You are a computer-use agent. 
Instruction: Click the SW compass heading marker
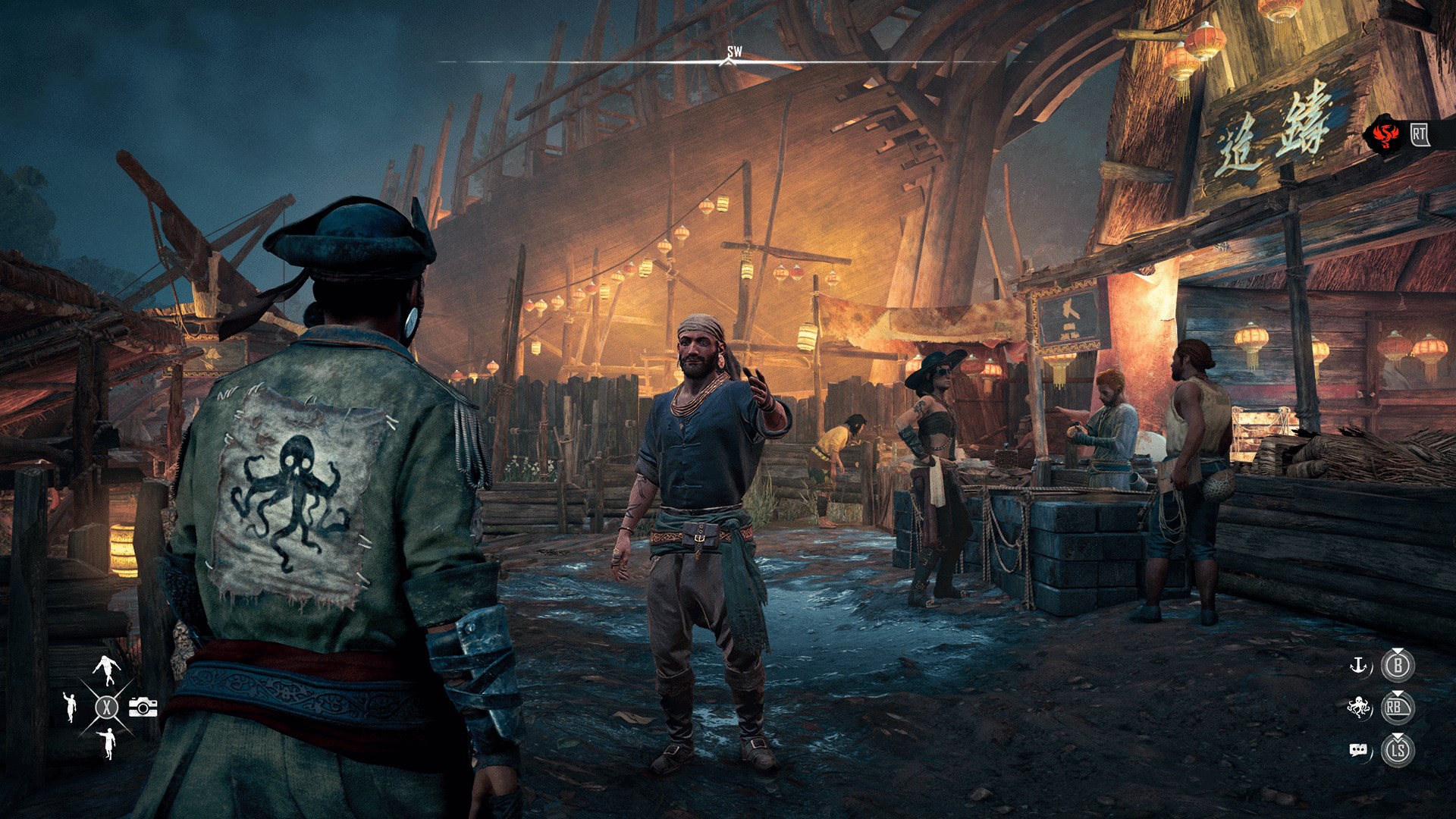(732, 55)
